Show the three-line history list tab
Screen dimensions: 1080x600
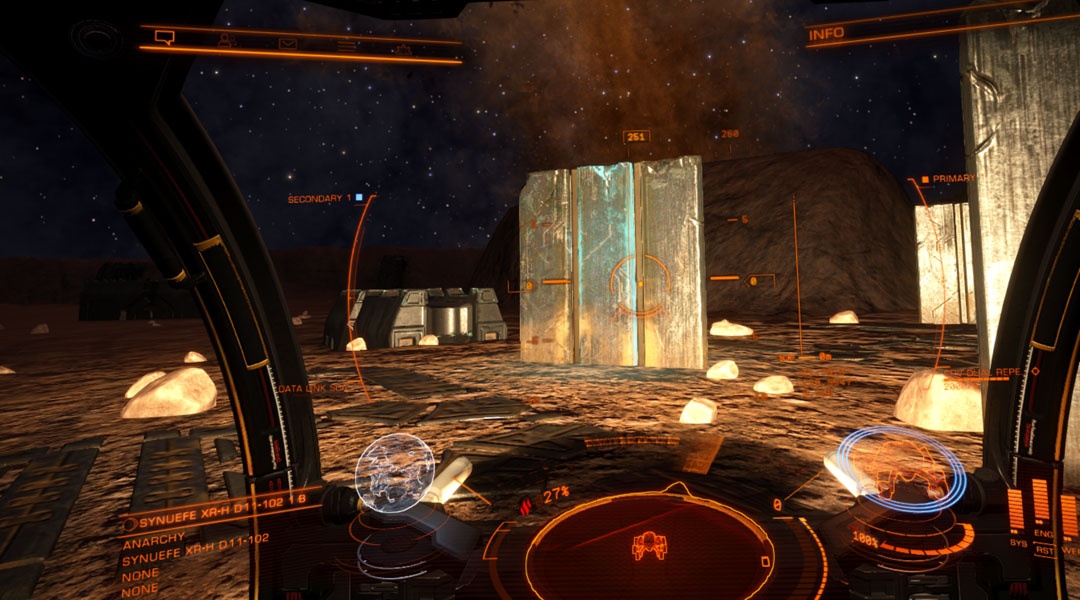click(346, 45)
